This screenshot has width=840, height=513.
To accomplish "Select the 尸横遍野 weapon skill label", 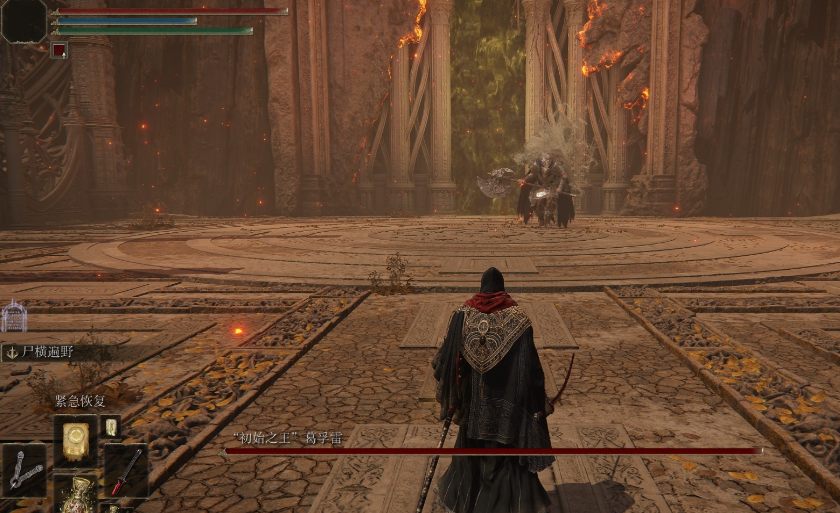I will (47, 352).
